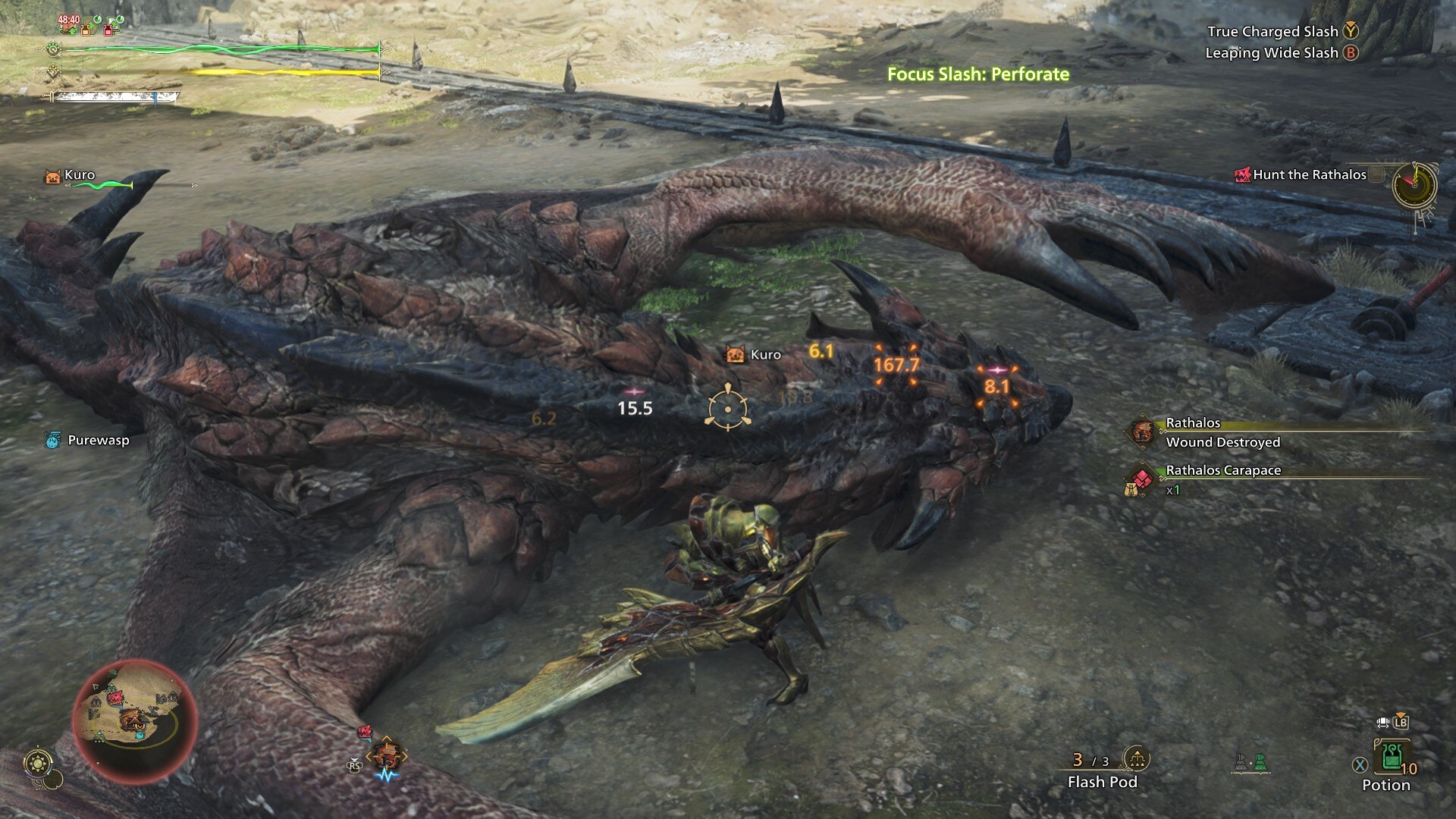This screenshot has width=1456, height=819.
Task: Select the Potion item slot
Action: coord(1392,758)
